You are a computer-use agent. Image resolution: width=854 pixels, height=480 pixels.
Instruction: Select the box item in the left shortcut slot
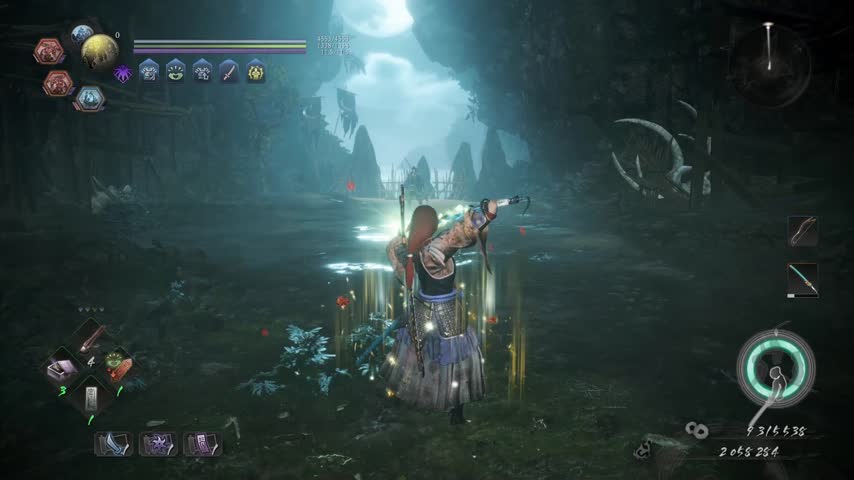pos(62,370)
